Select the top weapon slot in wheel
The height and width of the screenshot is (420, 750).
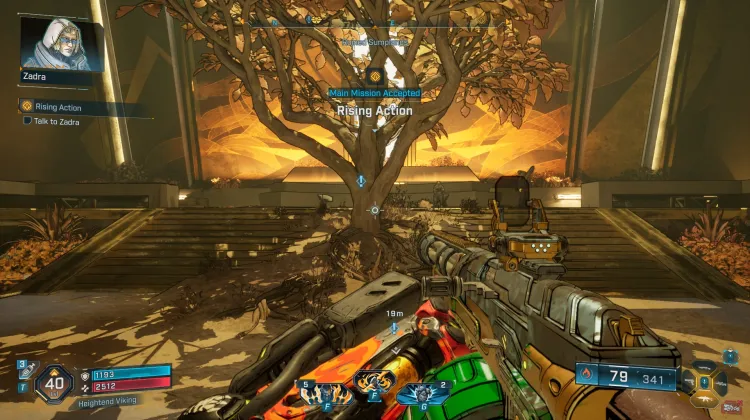706,365
